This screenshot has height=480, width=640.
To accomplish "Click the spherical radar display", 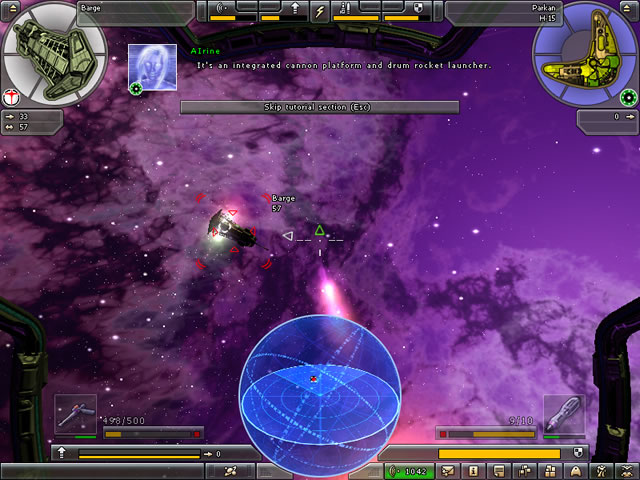I will [x=319, y=385].
